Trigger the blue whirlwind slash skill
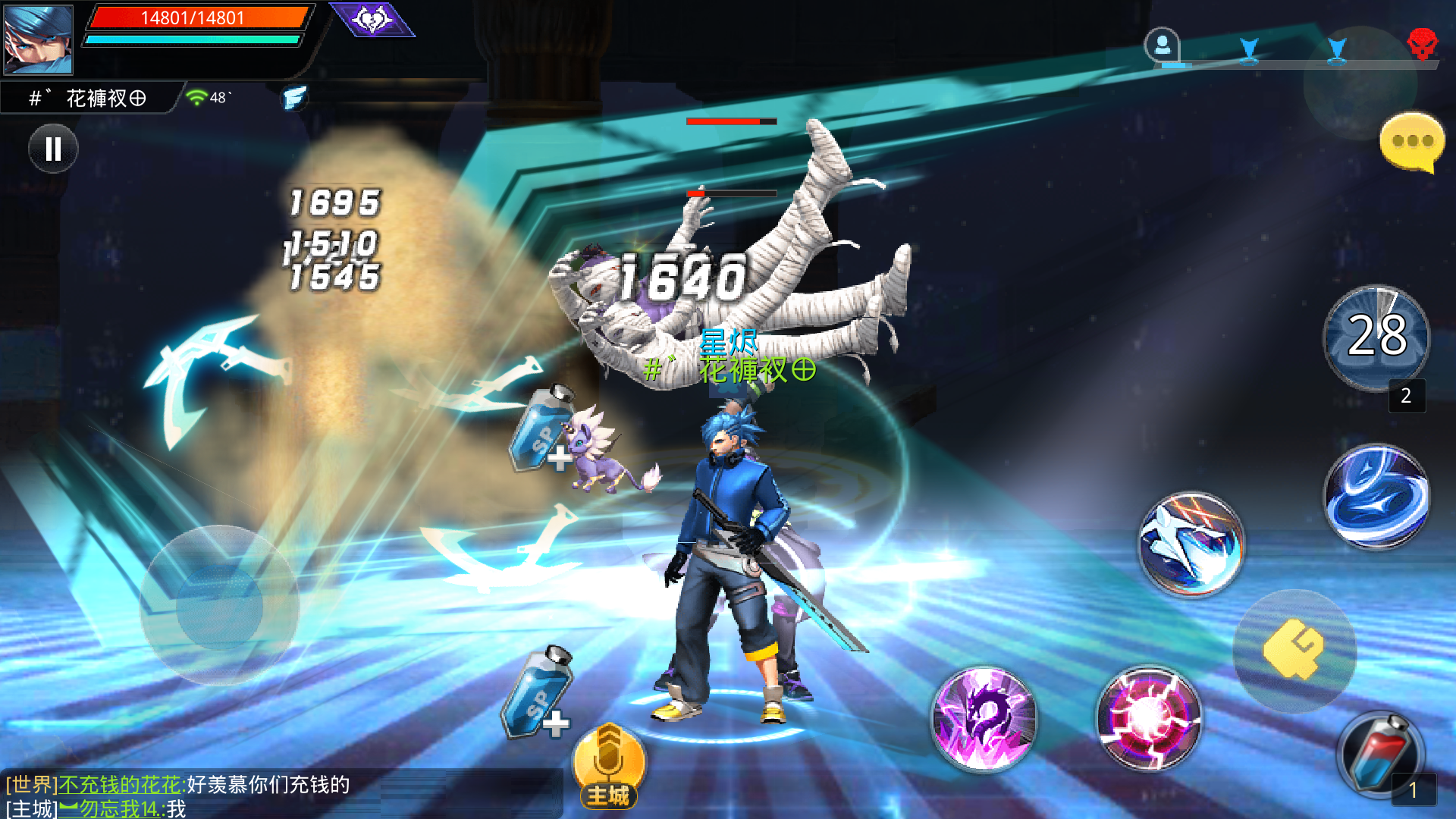This screenshot has width=1456, height=819. pos(1376,497)
